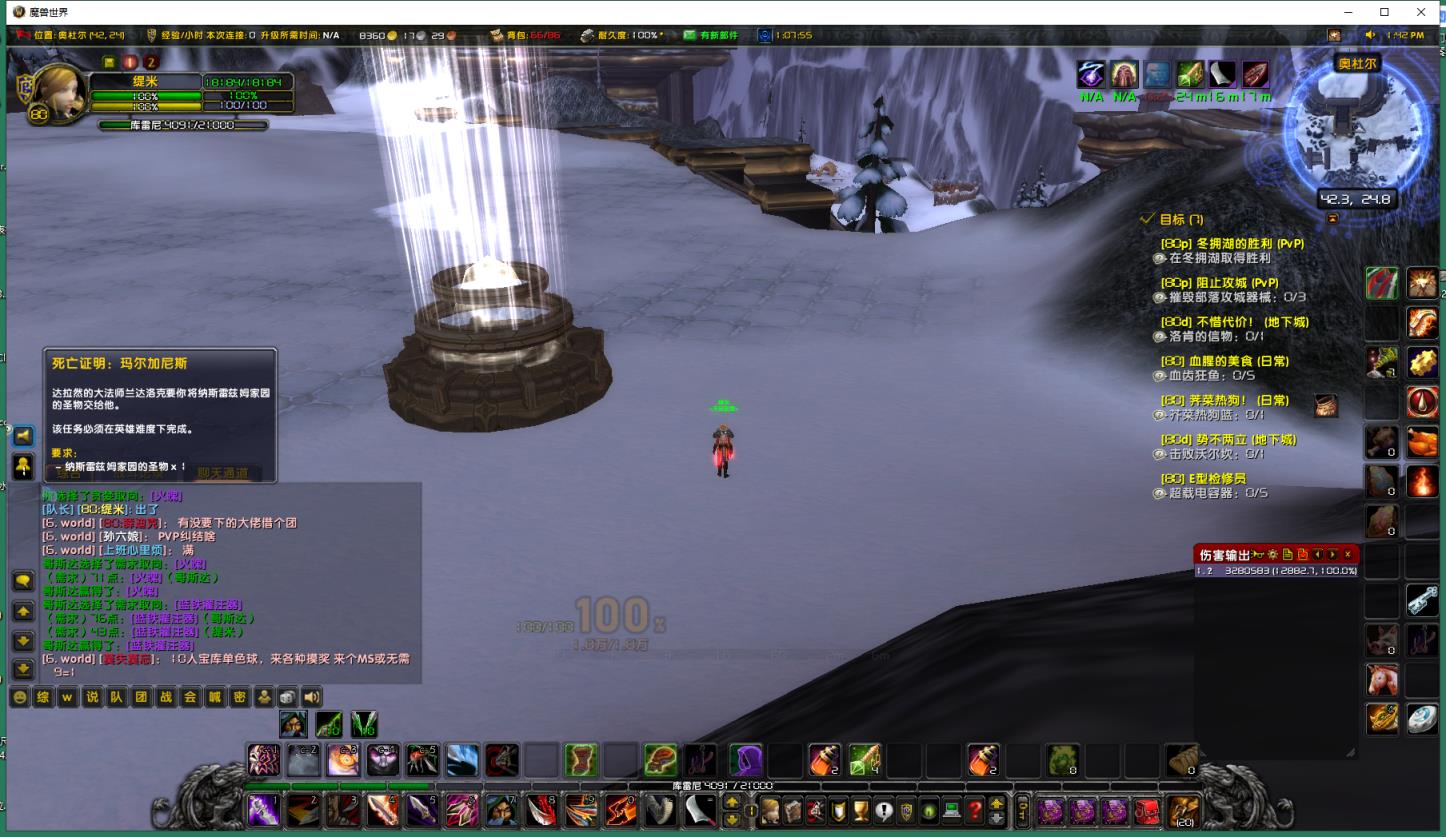Close the 伤害输出 damage meter window
1446x837 pixels.
tap(1347, 554)
